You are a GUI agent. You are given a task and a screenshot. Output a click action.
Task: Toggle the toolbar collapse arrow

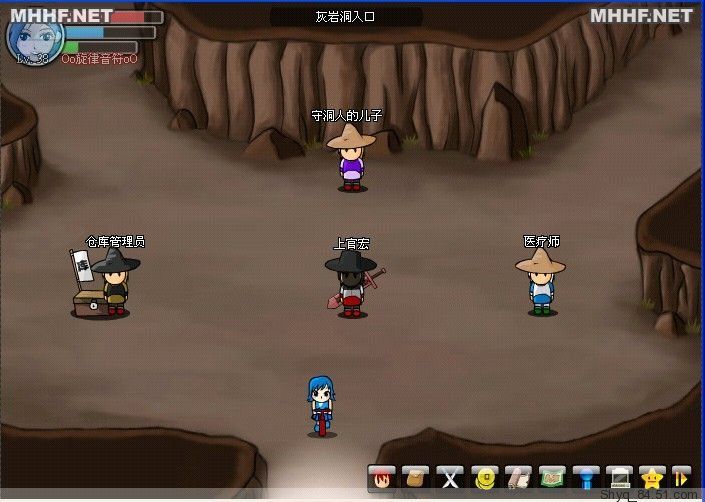coord(681,478)
